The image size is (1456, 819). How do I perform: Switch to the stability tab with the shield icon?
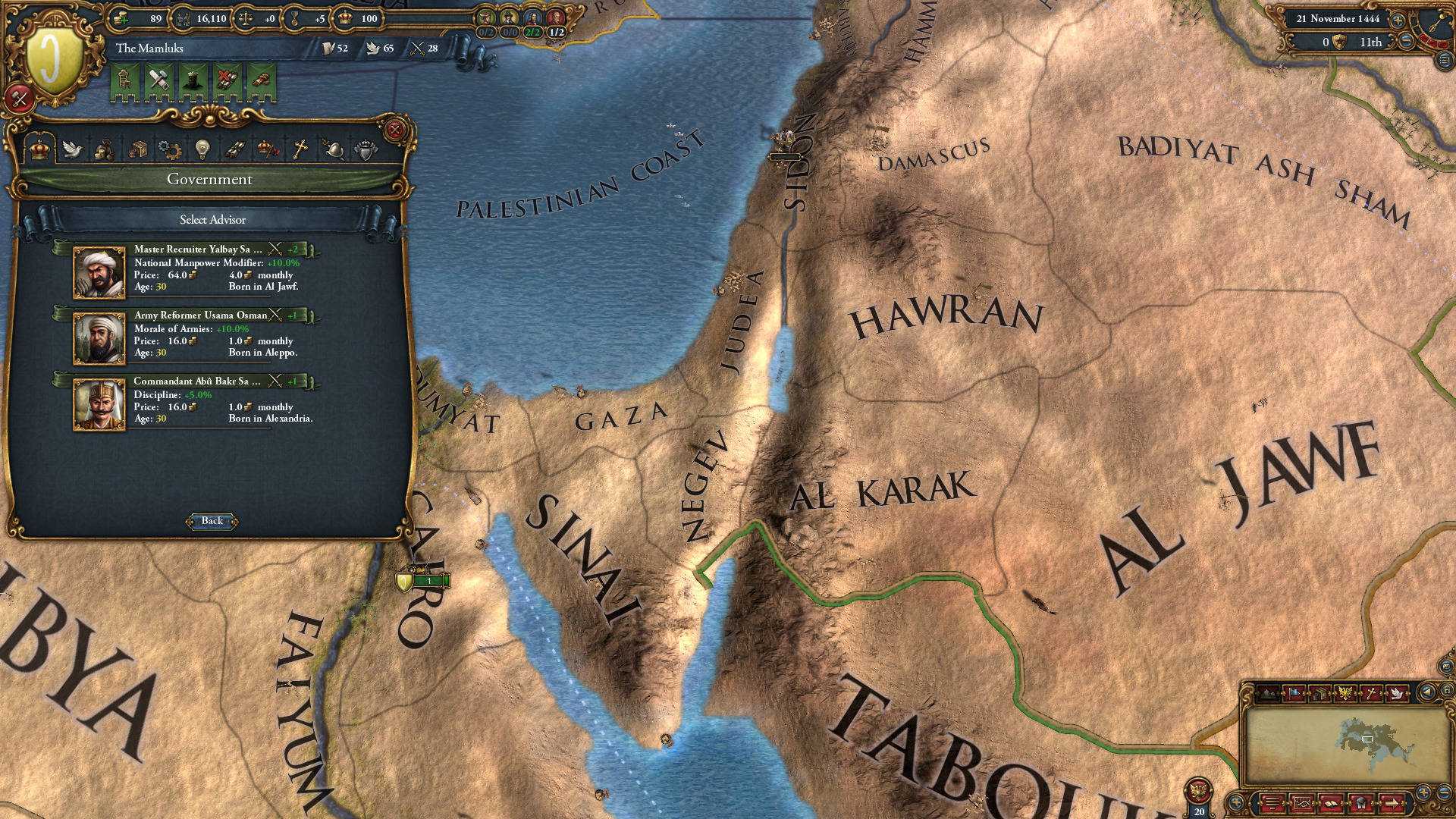click(x=365, y=149)
